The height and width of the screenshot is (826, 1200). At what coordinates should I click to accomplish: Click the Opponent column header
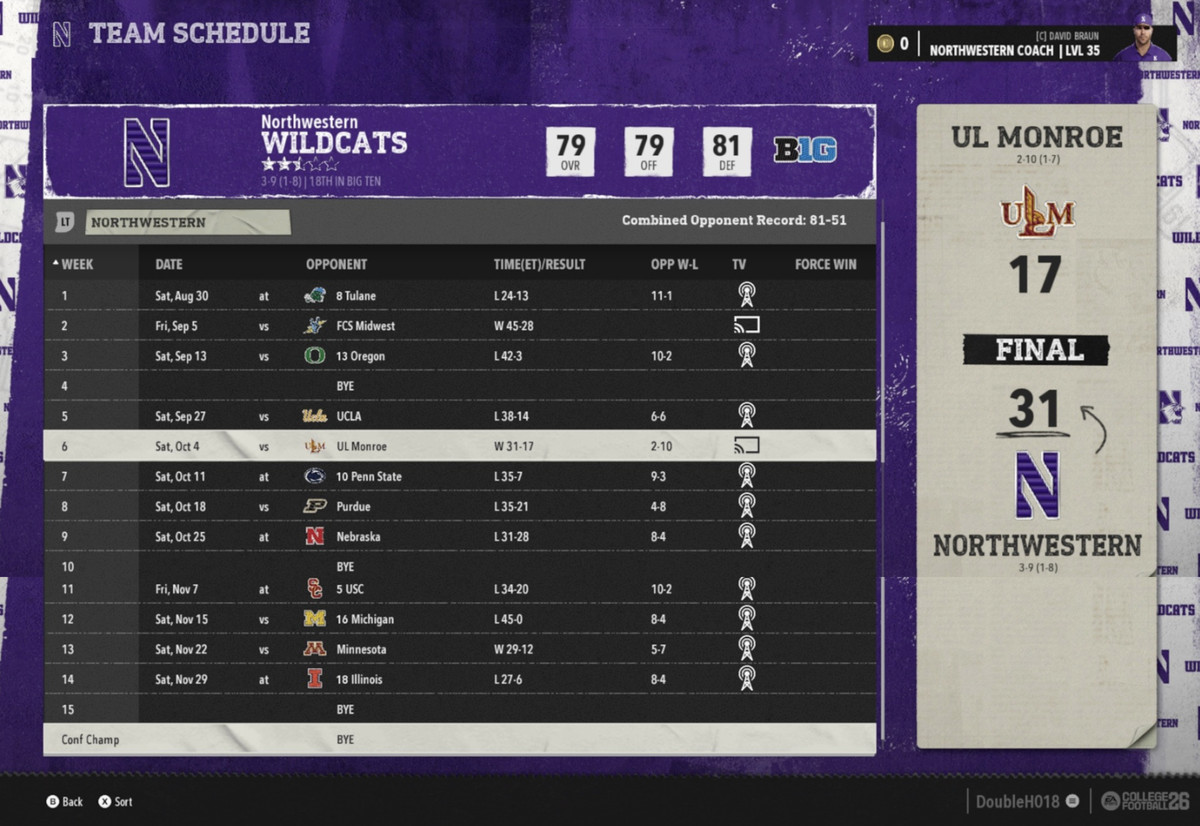[x=336, y=265]
